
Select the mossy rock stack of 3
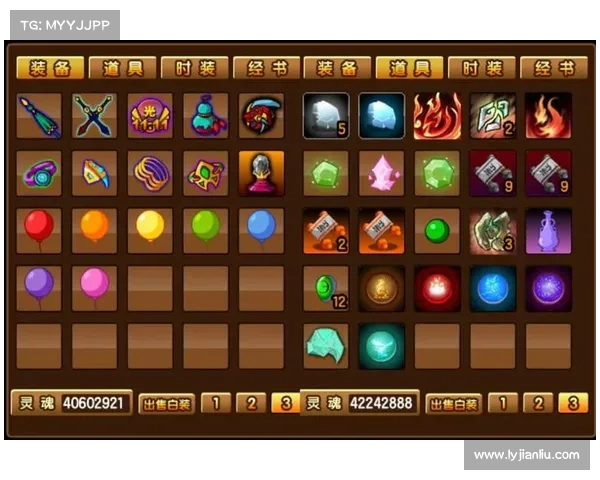click(493, 230)
